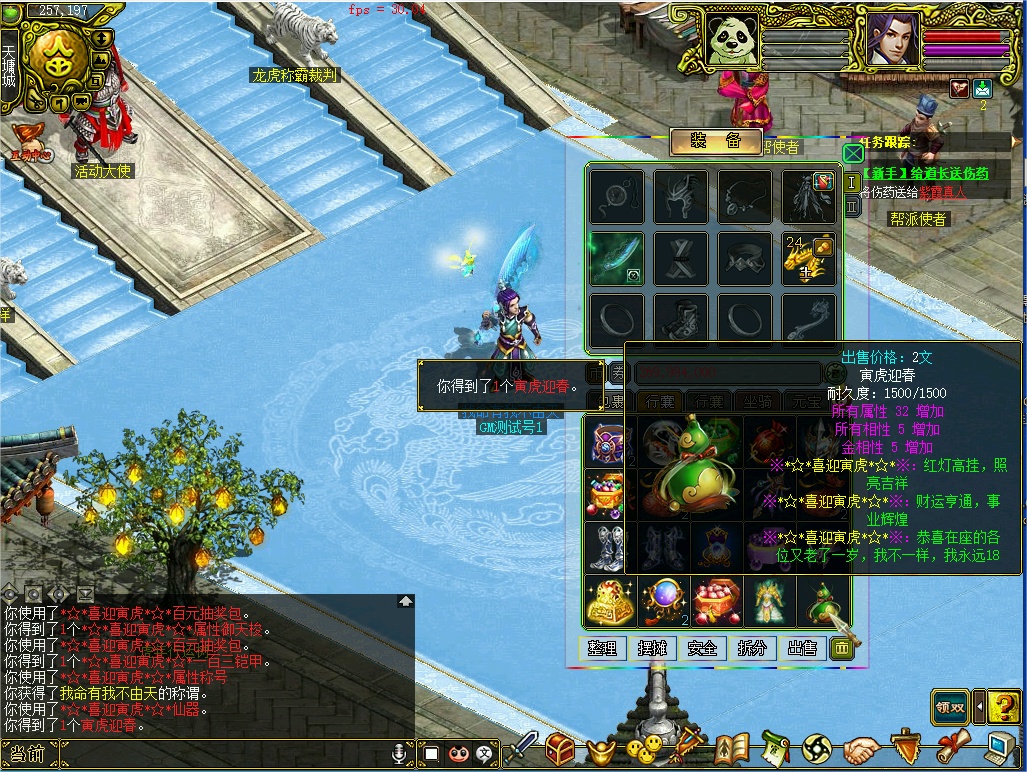This screenshot has height=772, width=1027.
Task: Click the 整理 sort button
Action: point(602,648)
